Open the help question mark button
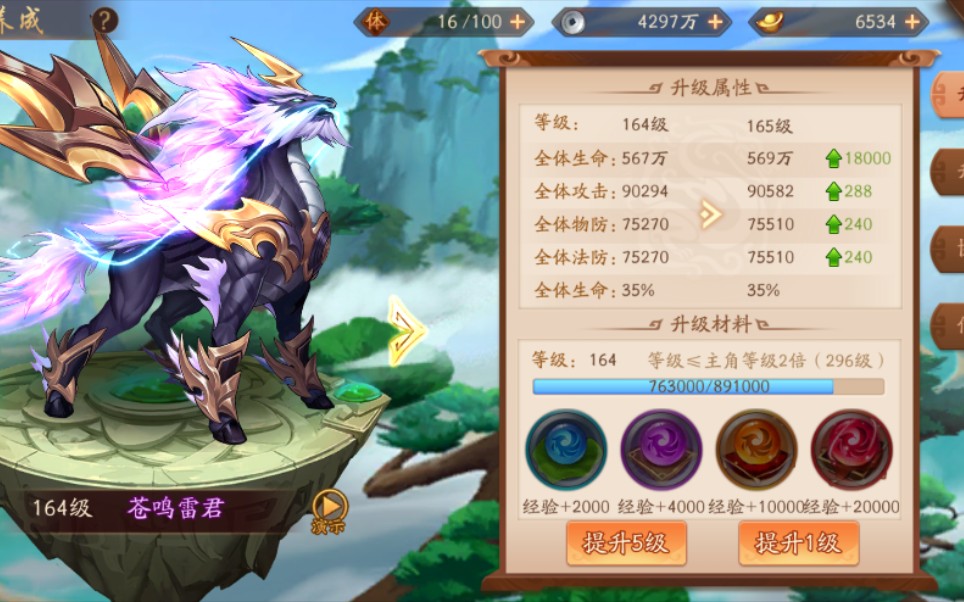This screenshot has height=602, width=964. coord(103,20)
